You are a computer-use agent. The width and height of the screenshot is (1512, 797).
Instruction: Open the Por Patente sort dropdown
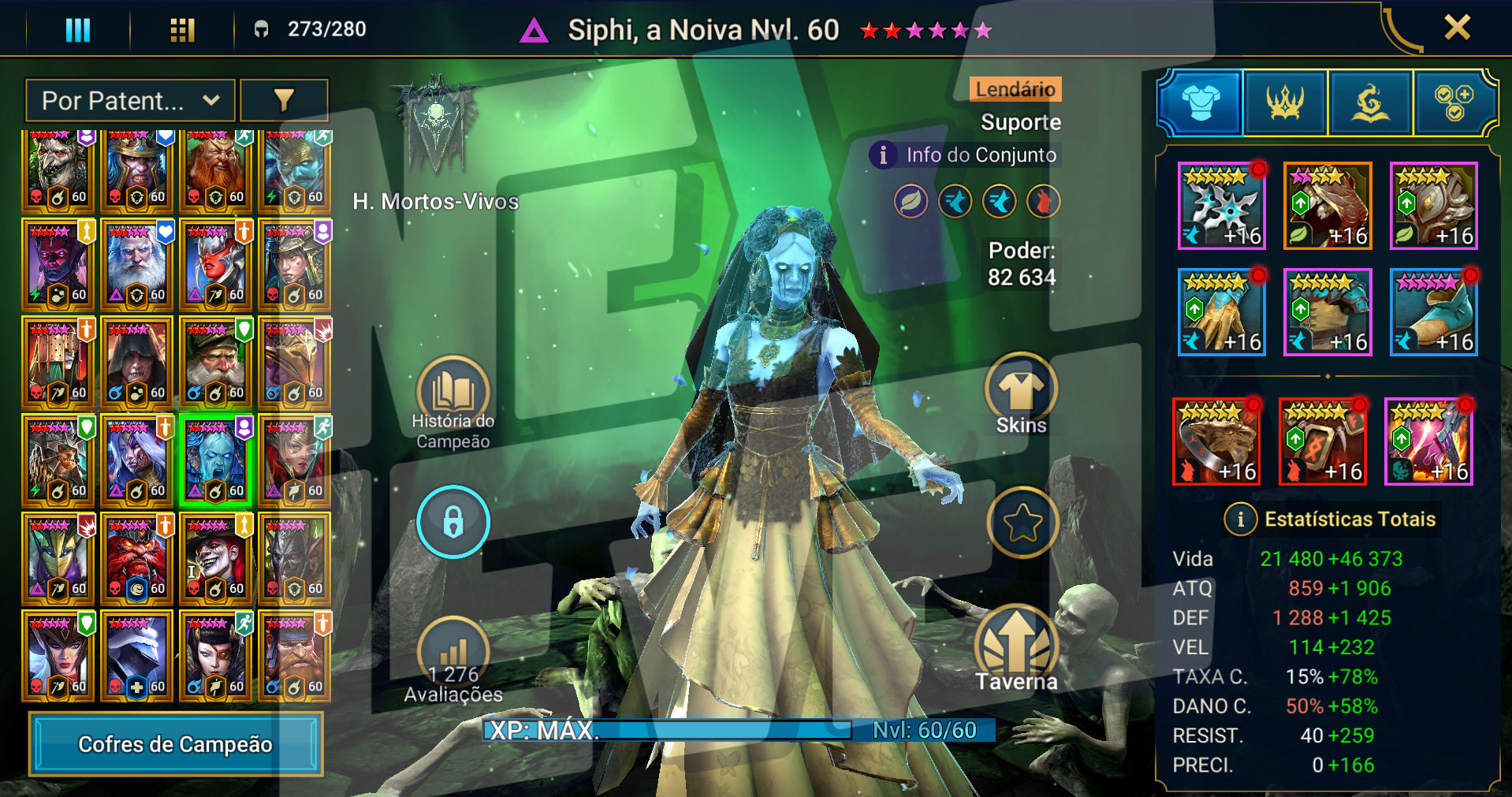pyautogui.click(x=130, y=101)
